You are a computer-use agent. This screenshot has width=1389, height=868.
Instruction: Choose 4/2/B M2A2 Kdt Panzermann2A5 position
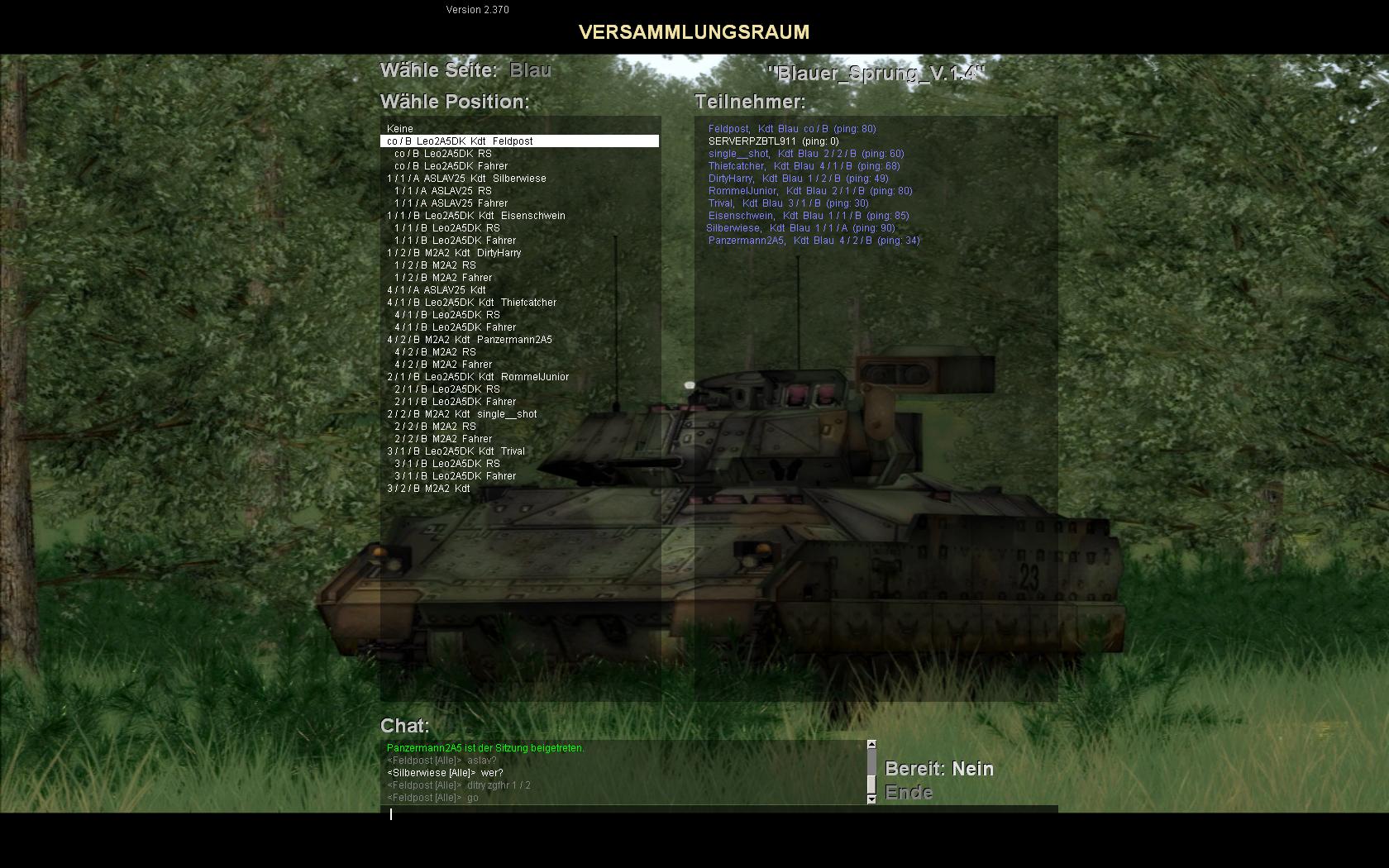click(470, 340)
